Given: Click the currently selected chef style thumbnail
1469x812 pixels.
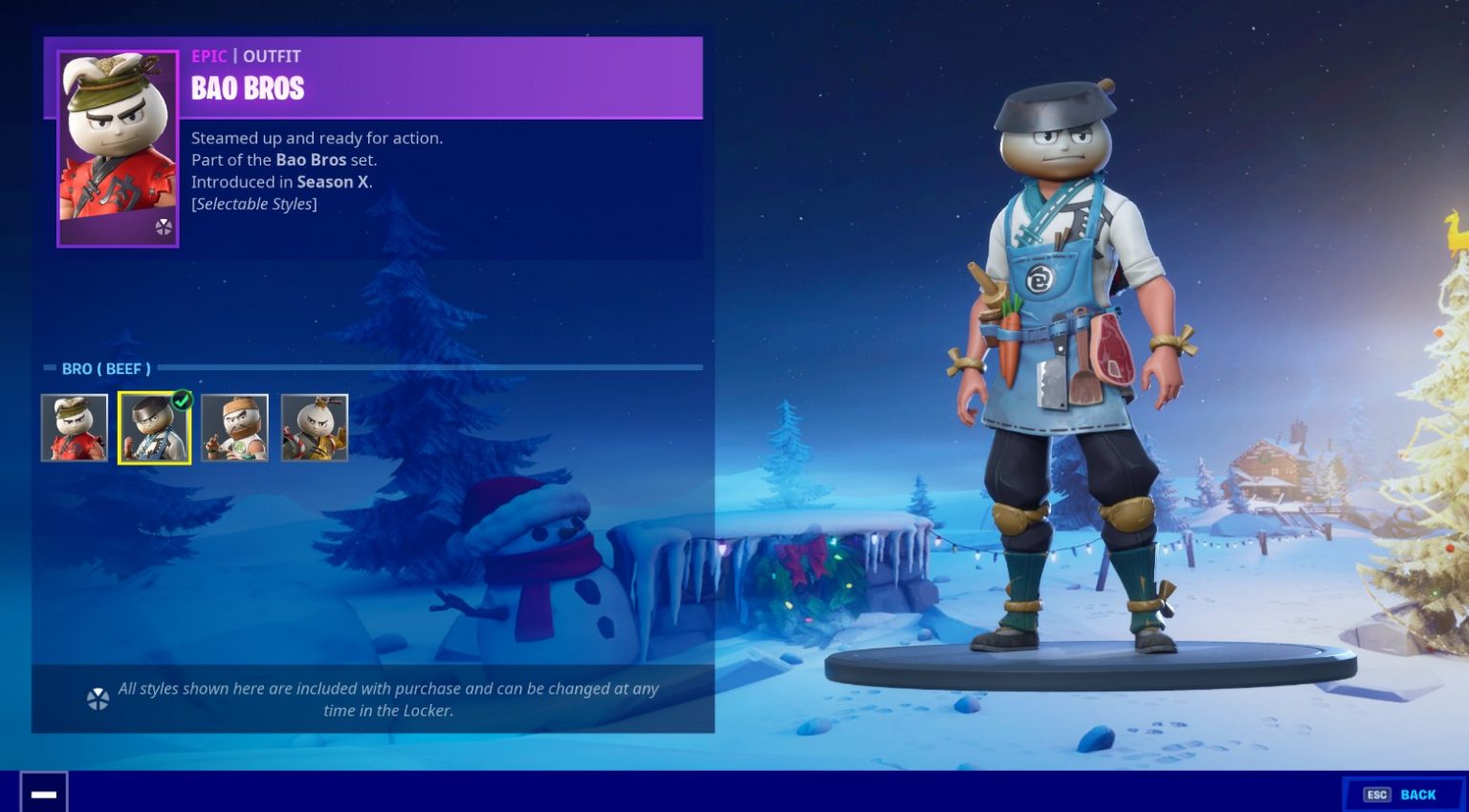Looking at the screenshot, I should tap(155, 428).
